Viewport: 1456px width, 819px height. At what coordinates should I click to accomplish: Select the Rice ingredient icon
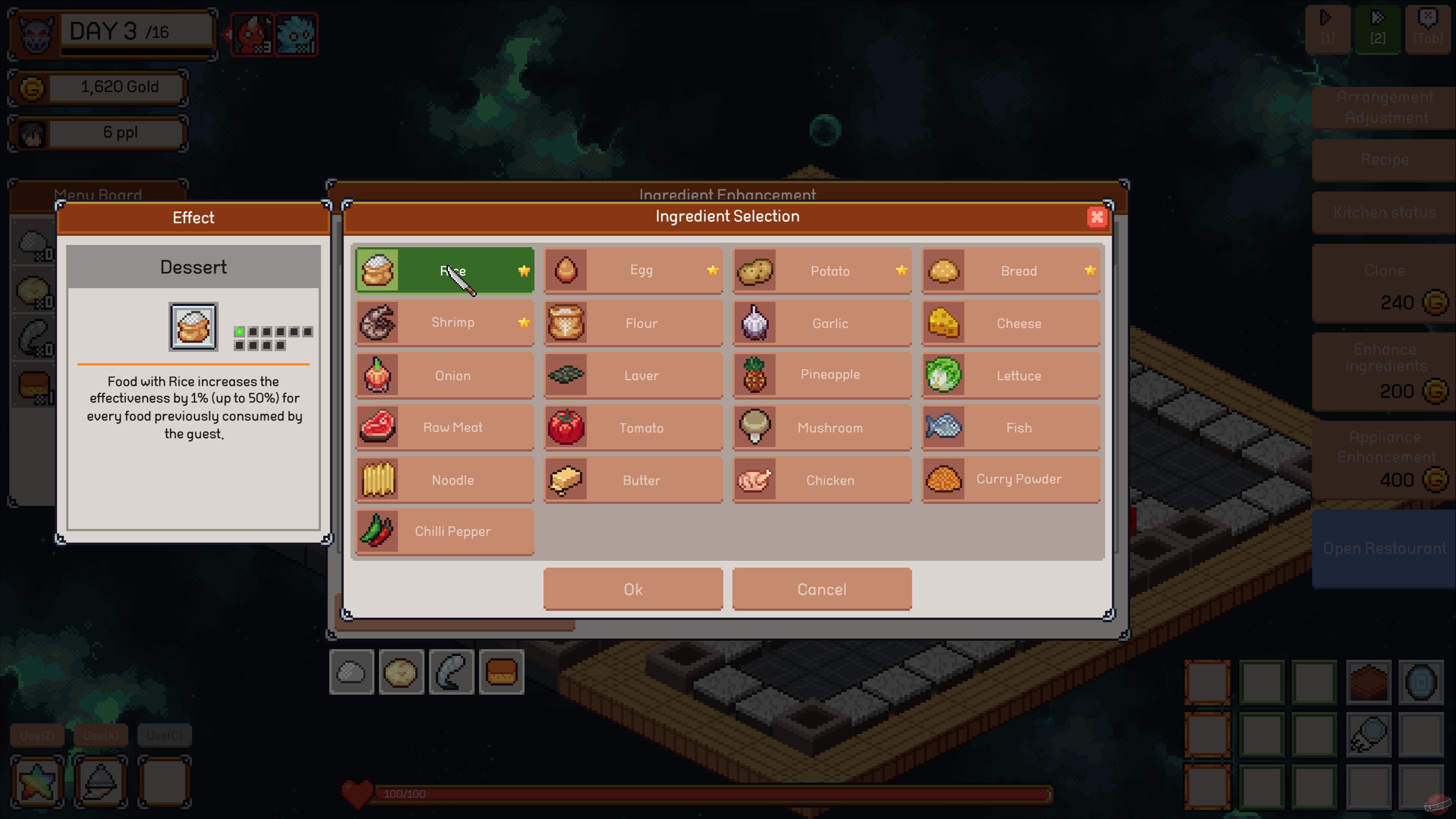(x=378, y=271)
